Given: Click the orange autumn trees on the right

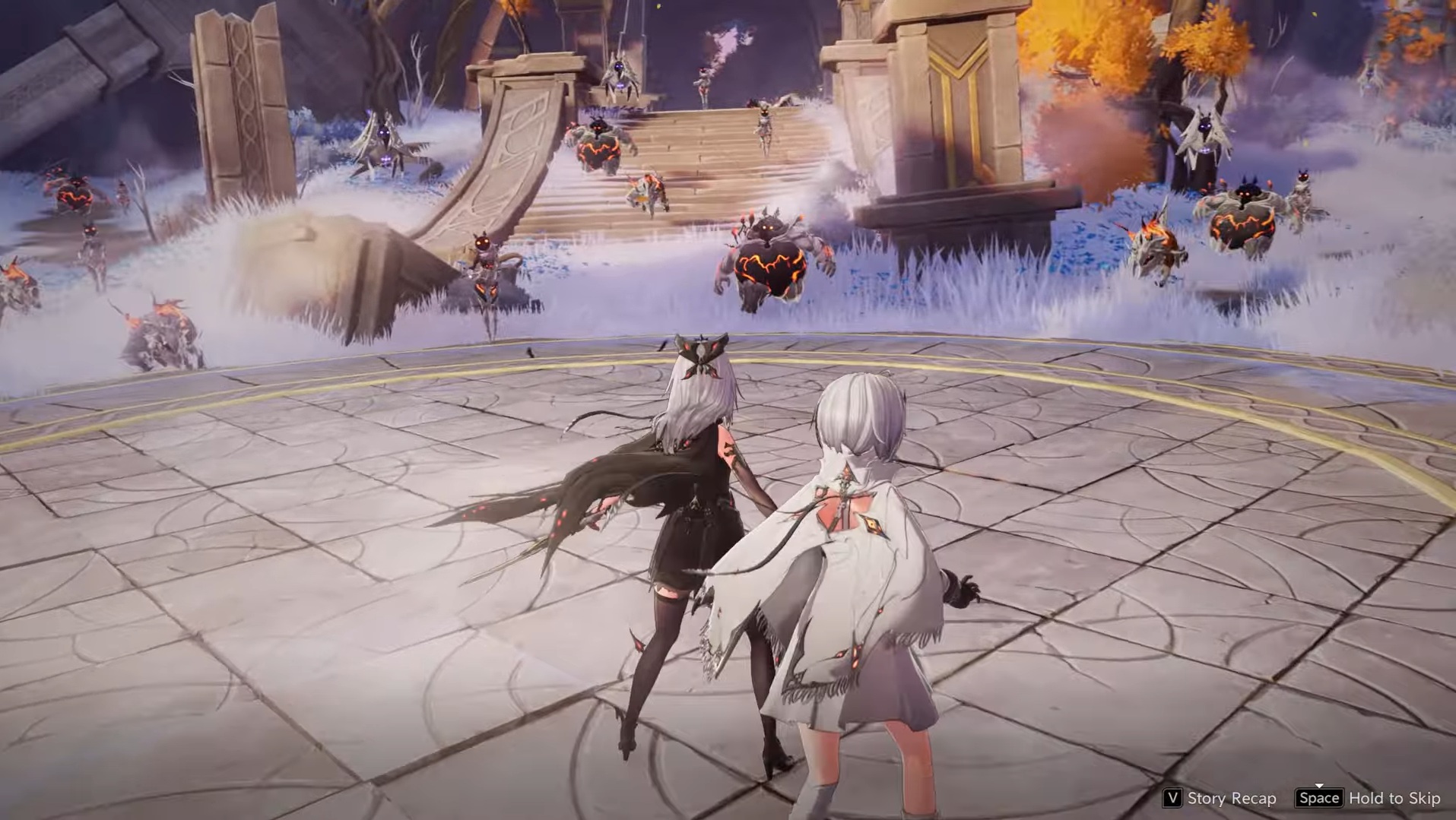Looking at the screenshot, I should click(x=1102, y=53).
